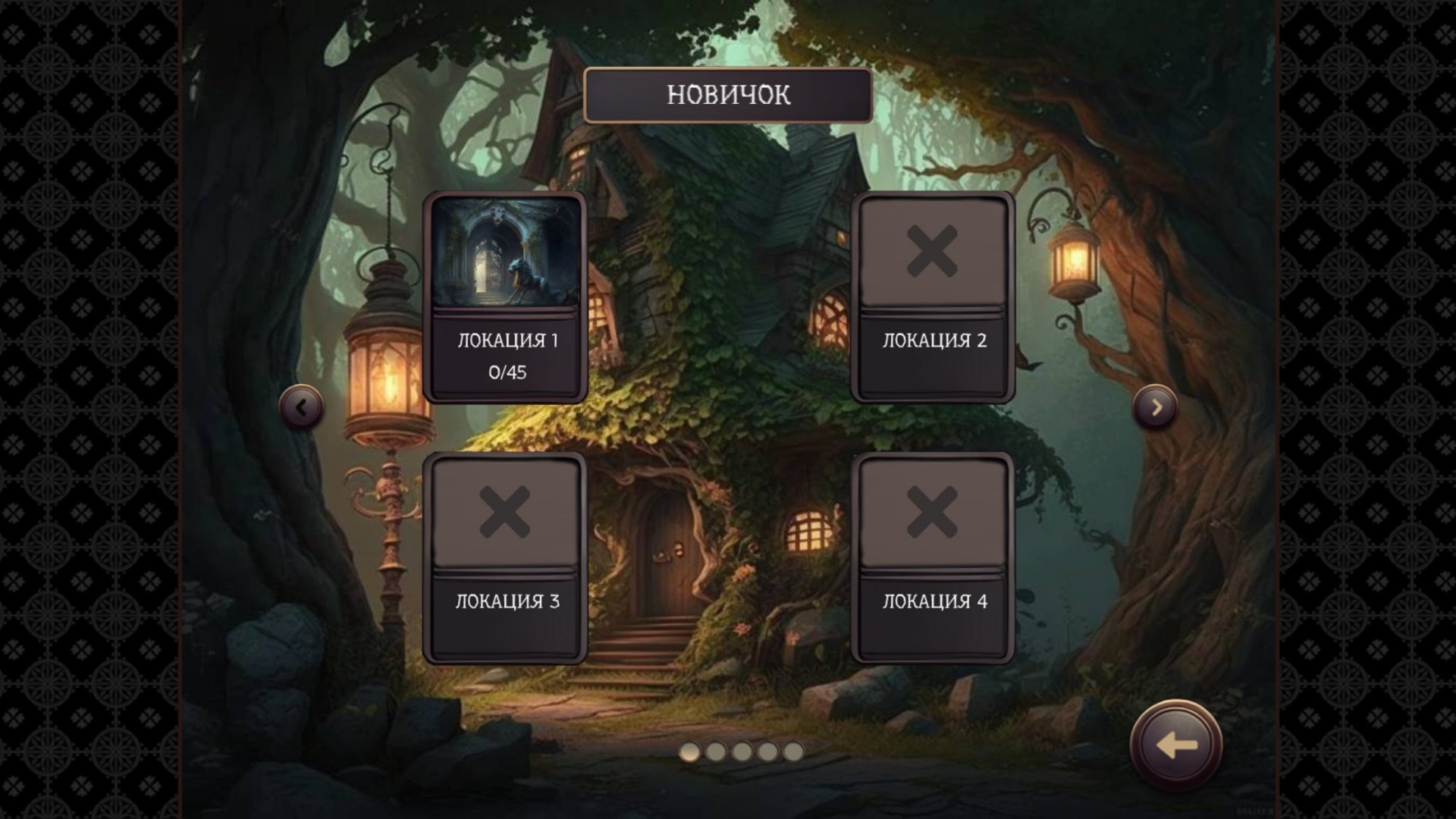
Task: Select the locked Локация 2 tile
Action: point(933,297)
